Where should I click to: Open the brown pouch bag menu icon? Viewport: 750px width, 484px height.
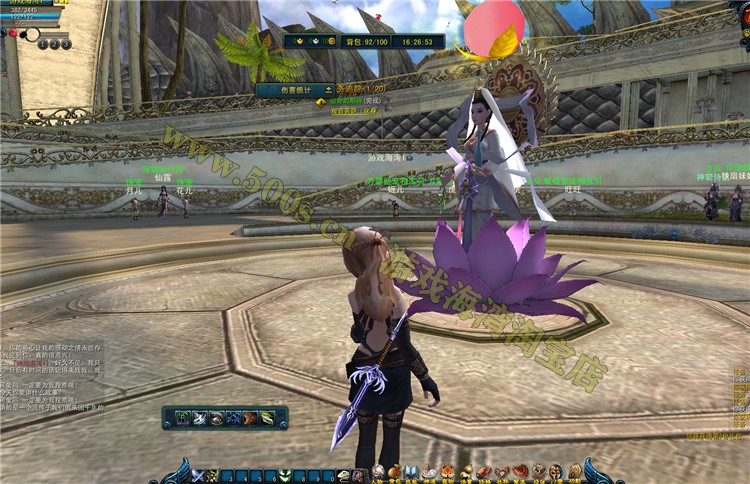point(395,472)
